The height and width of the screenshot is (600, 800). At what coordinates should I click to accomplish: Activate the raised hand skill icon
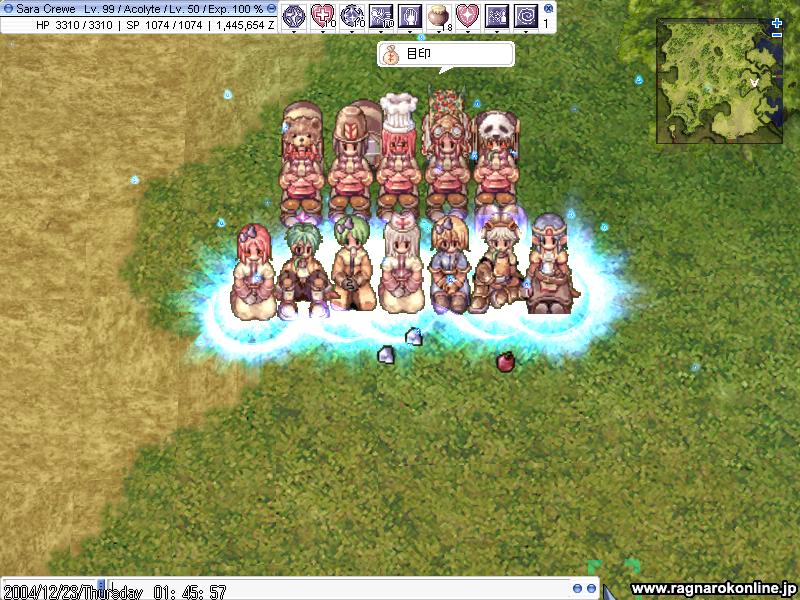[x=409, y=15]
